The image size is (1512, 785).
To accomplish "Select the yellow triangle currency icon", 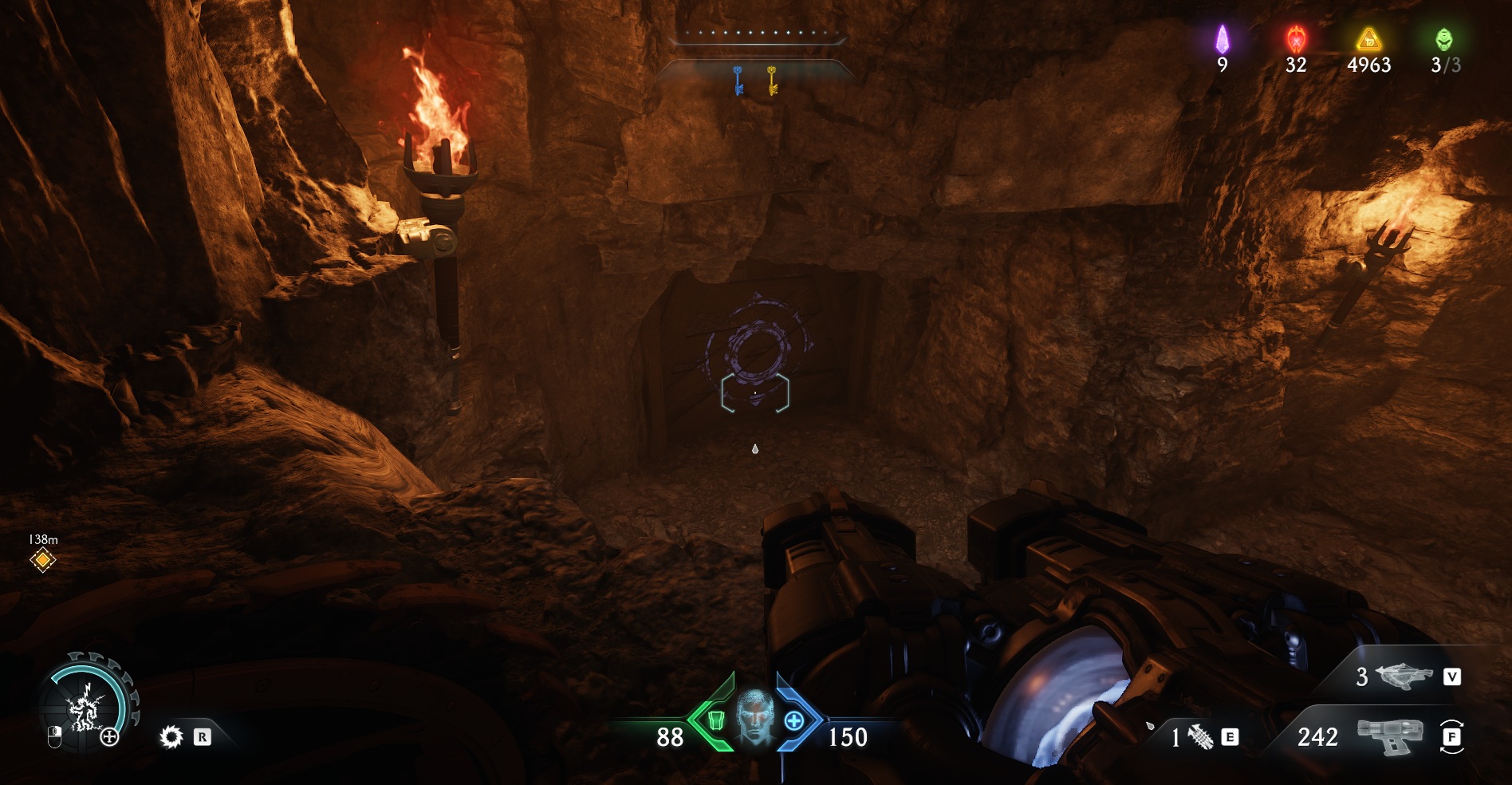I will pos(1368,39).
